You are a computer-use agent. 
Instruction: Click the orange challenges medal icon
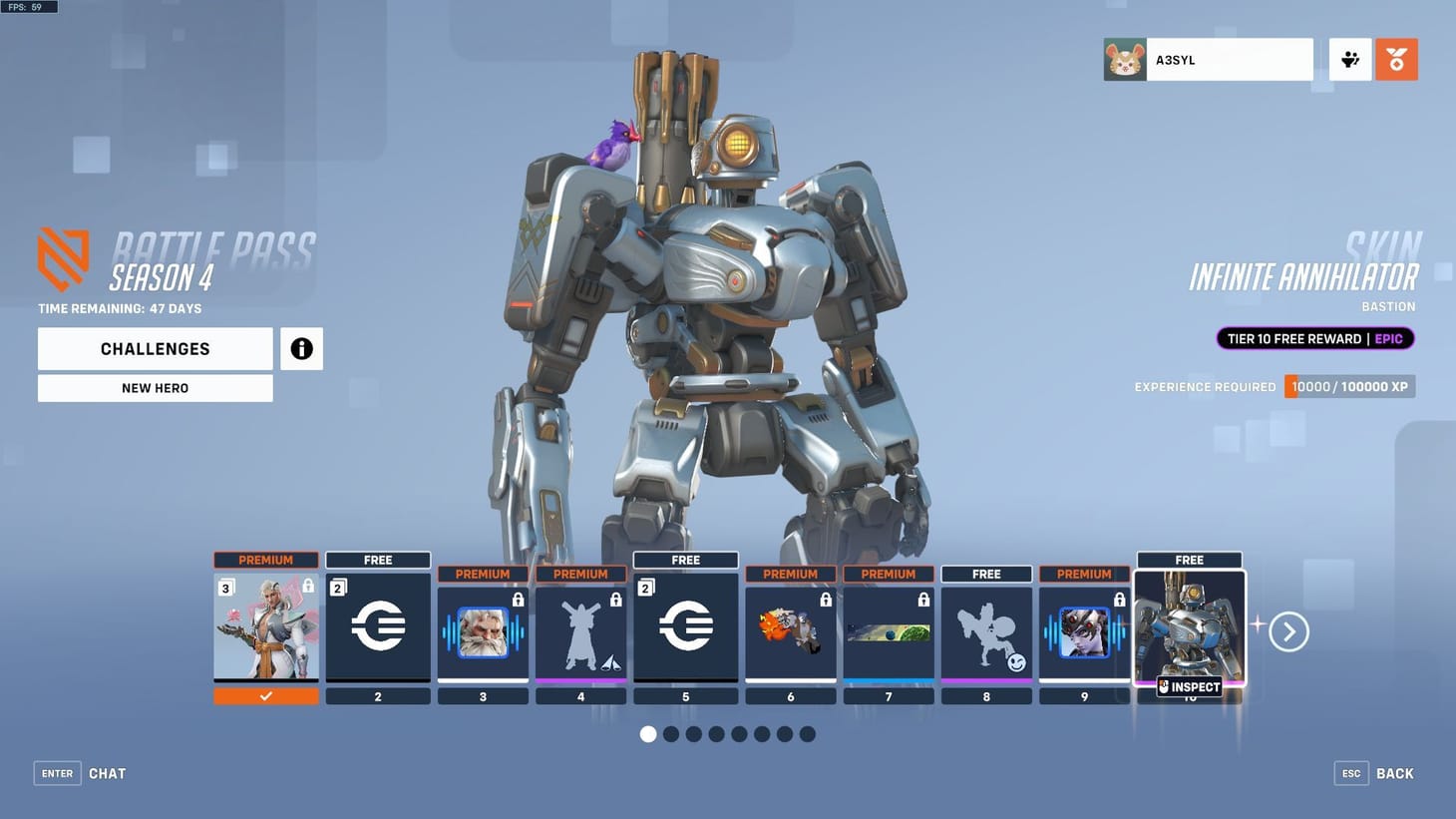point(1396,59)
